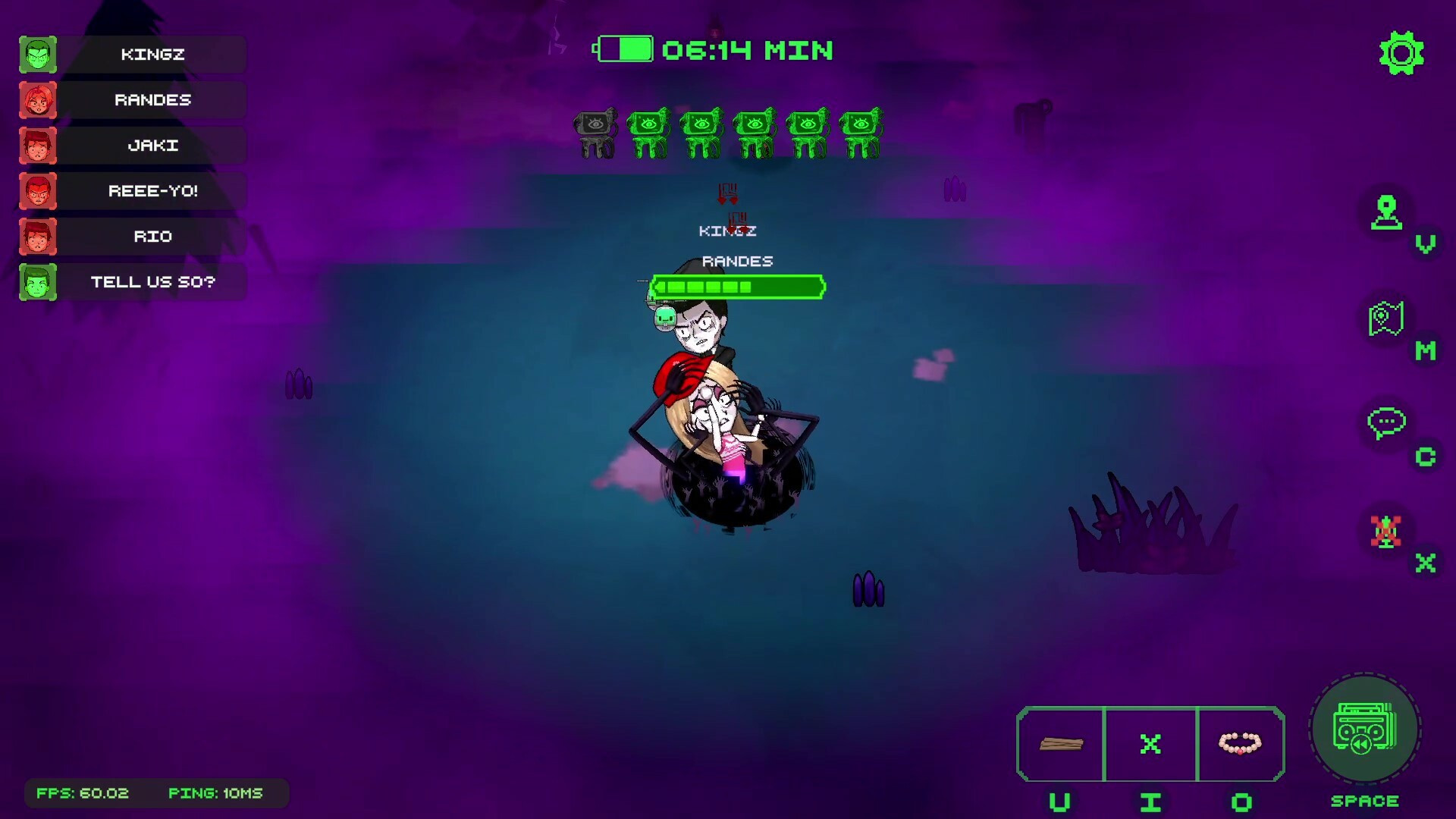Activate the location pin marker icon
1456x819 pixels.
[x=1386, y=212]
